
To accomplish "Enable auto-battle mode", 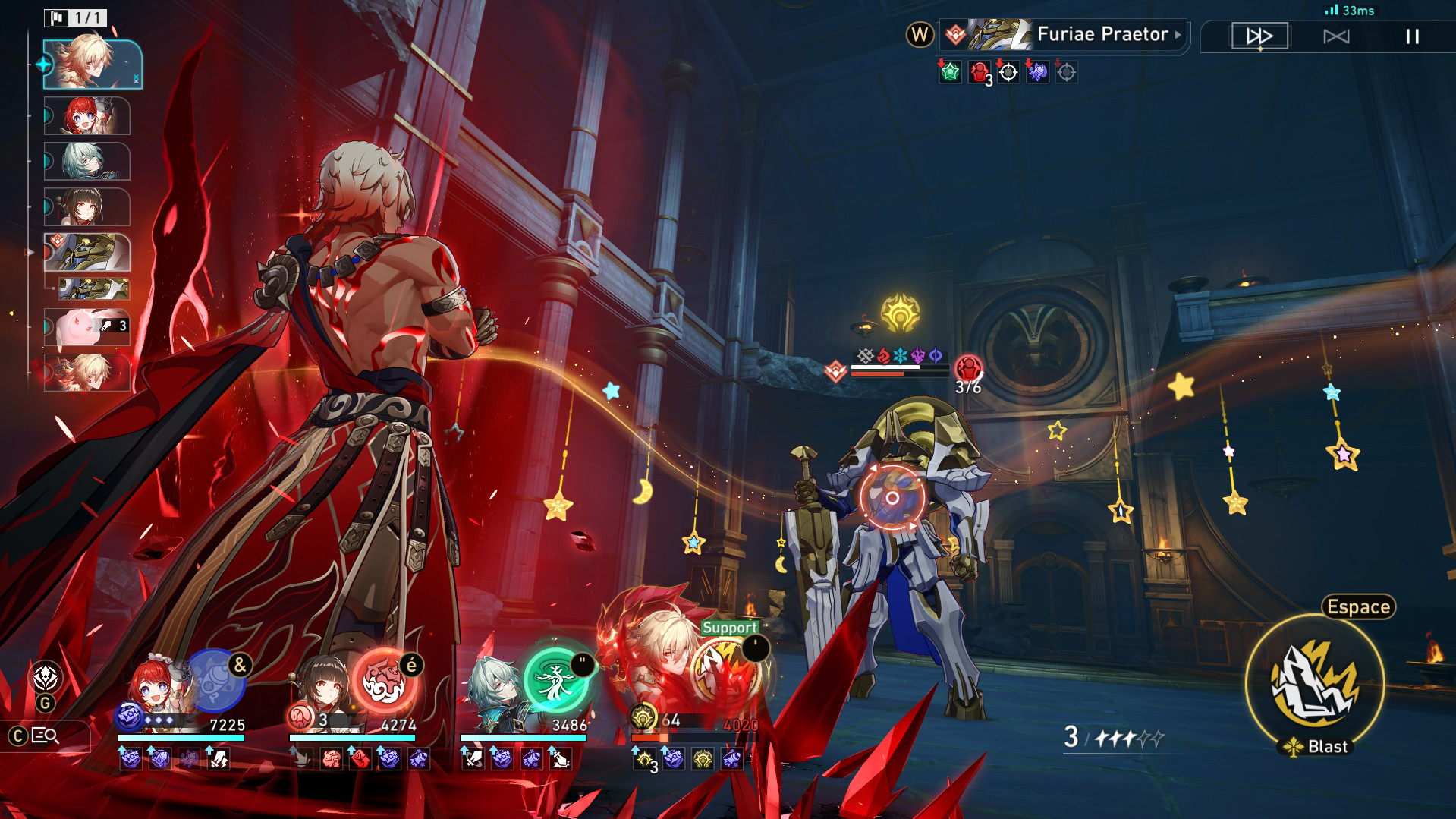I will [1336, 36].
